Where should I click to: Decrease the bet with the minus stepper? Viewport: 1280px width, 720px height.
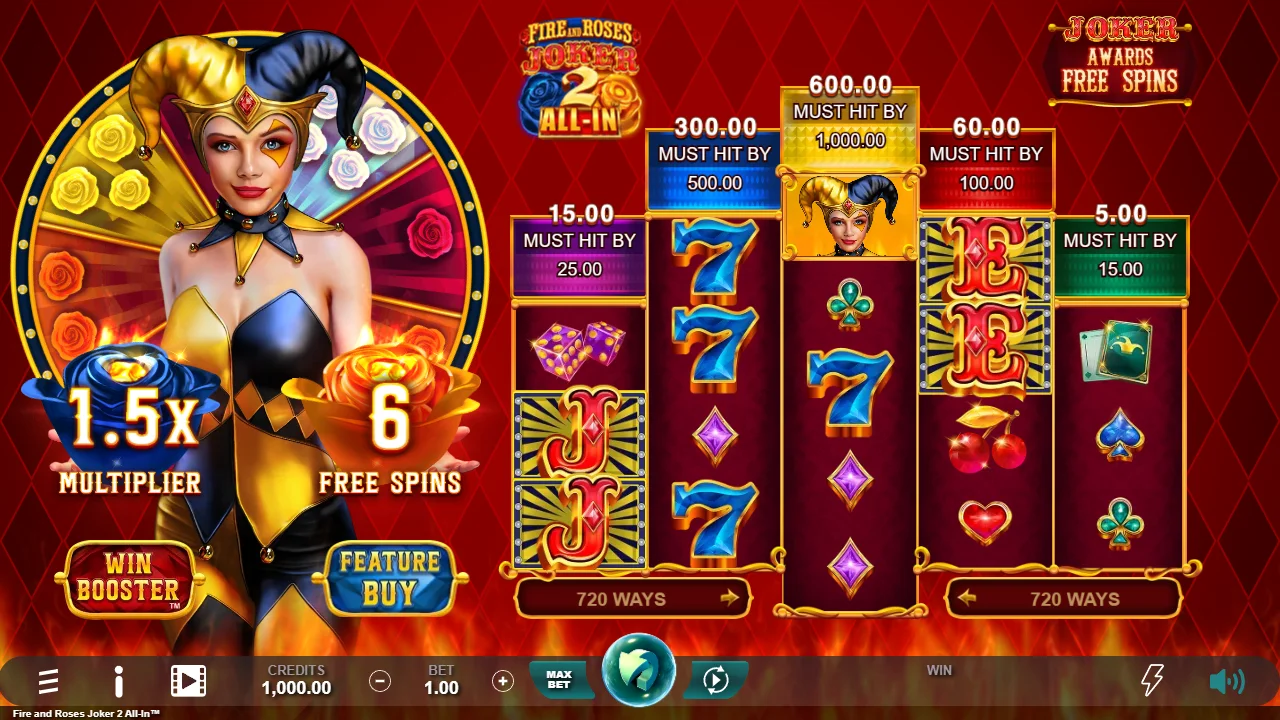click(x=379, y=681)
